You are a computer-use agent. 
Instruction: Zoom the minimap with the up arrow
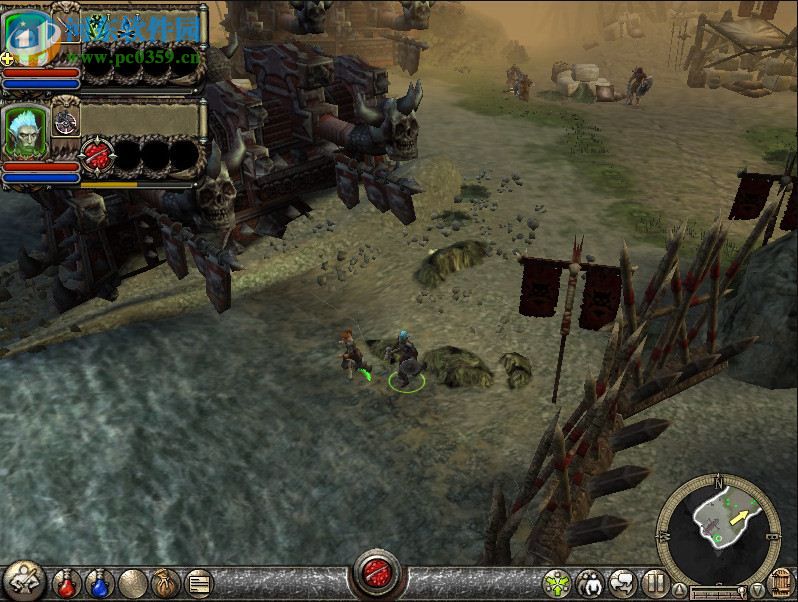click(x=680, y=588)
